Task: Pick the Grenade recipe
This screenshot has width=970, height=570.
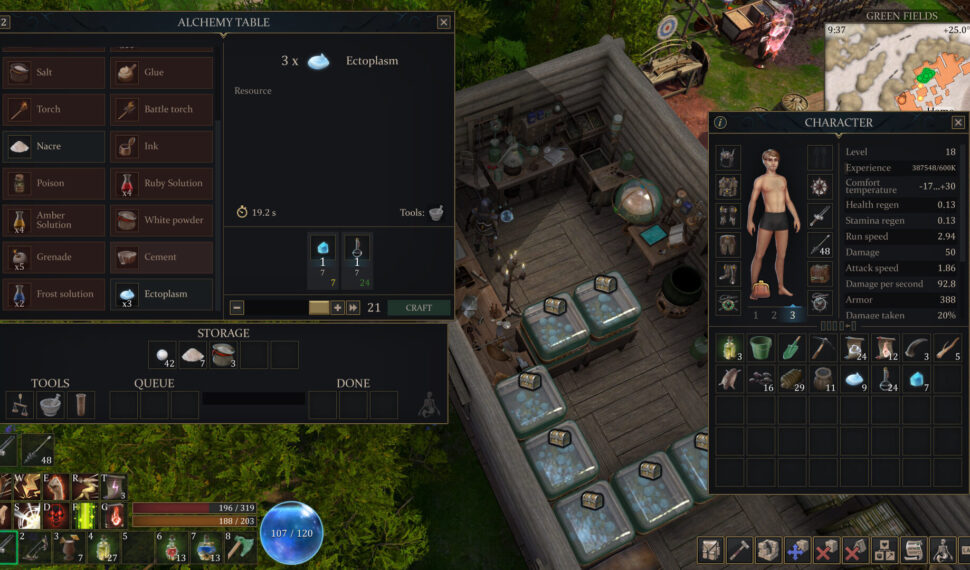Action: tap(55, 257)
